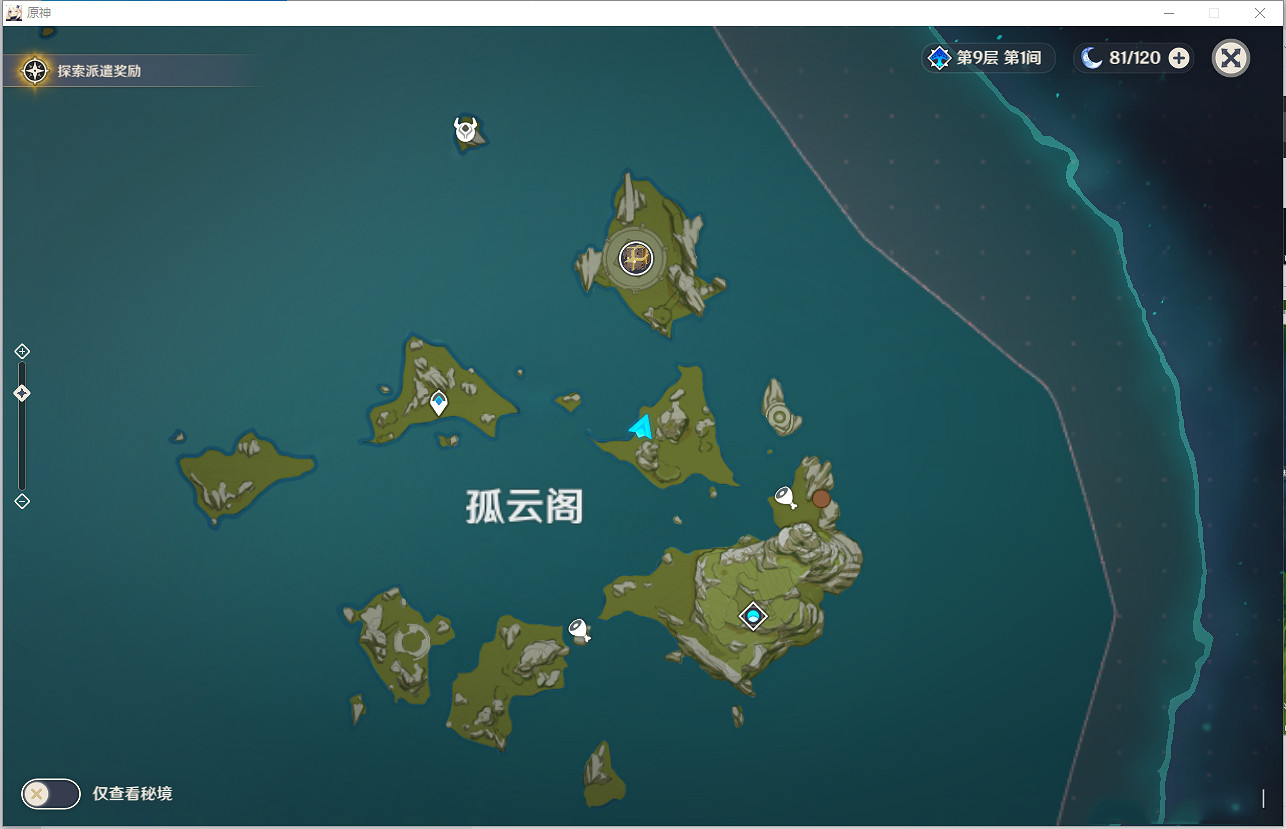
Task: Click the Original Resin moon icon
Action: [x=1089, y=57]
